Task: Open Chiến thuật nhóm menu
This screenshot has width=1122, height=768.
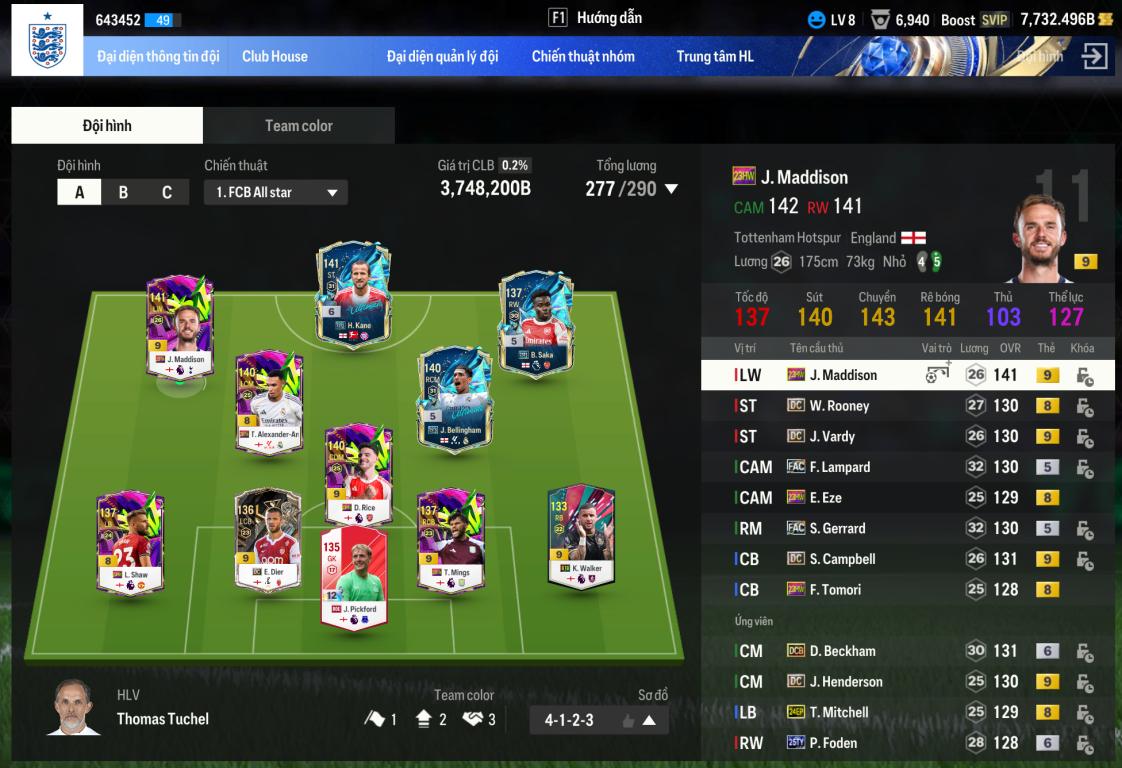Action: (x=583, y=57)
